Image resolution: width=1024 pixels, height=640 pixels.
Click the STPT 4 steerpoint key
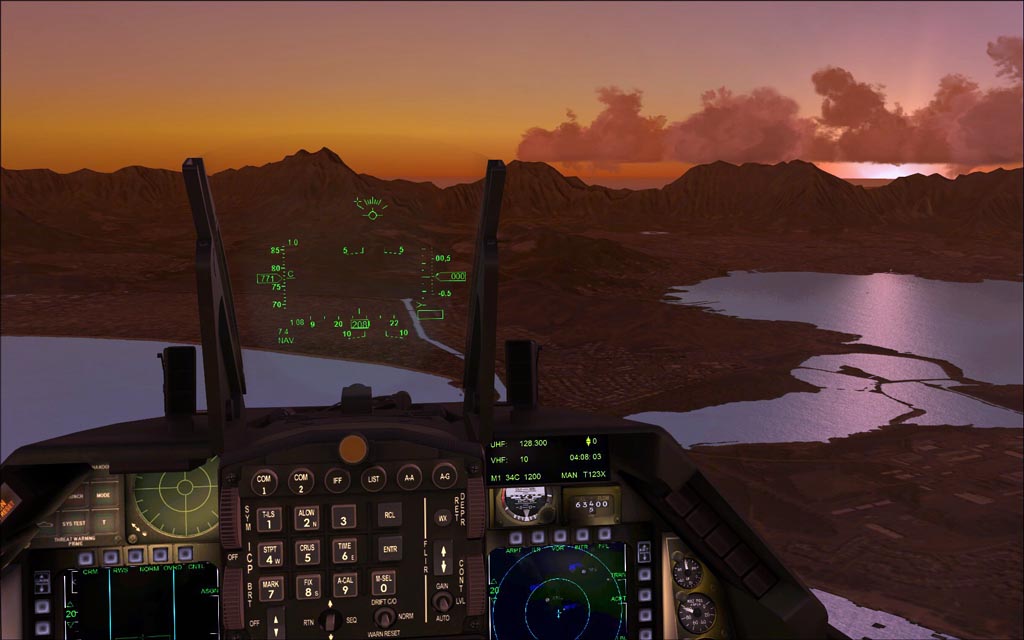click(270, 553)
